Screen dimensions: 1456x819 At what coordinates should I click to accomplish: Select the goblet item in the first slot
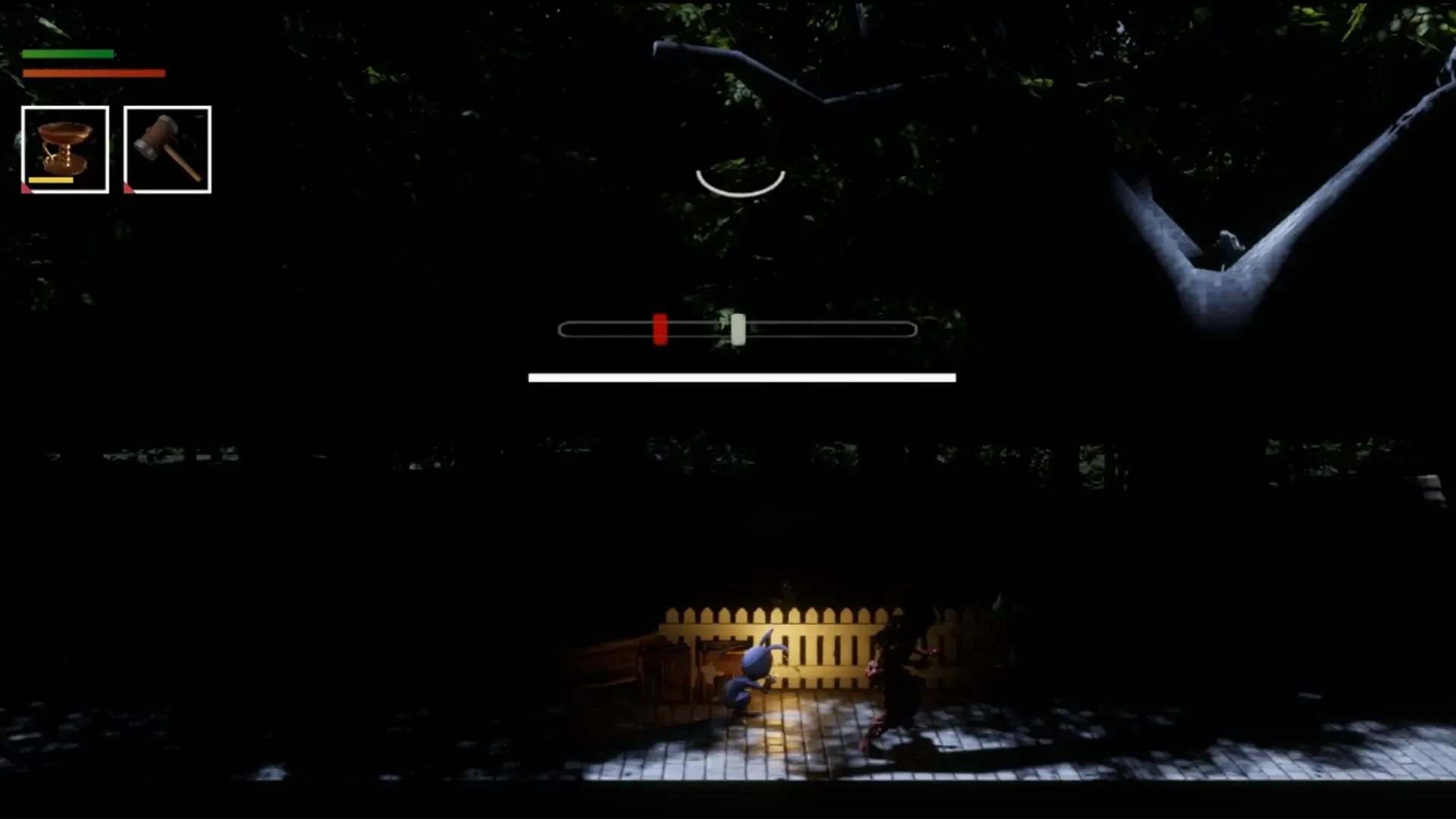[x=64, y=148]
